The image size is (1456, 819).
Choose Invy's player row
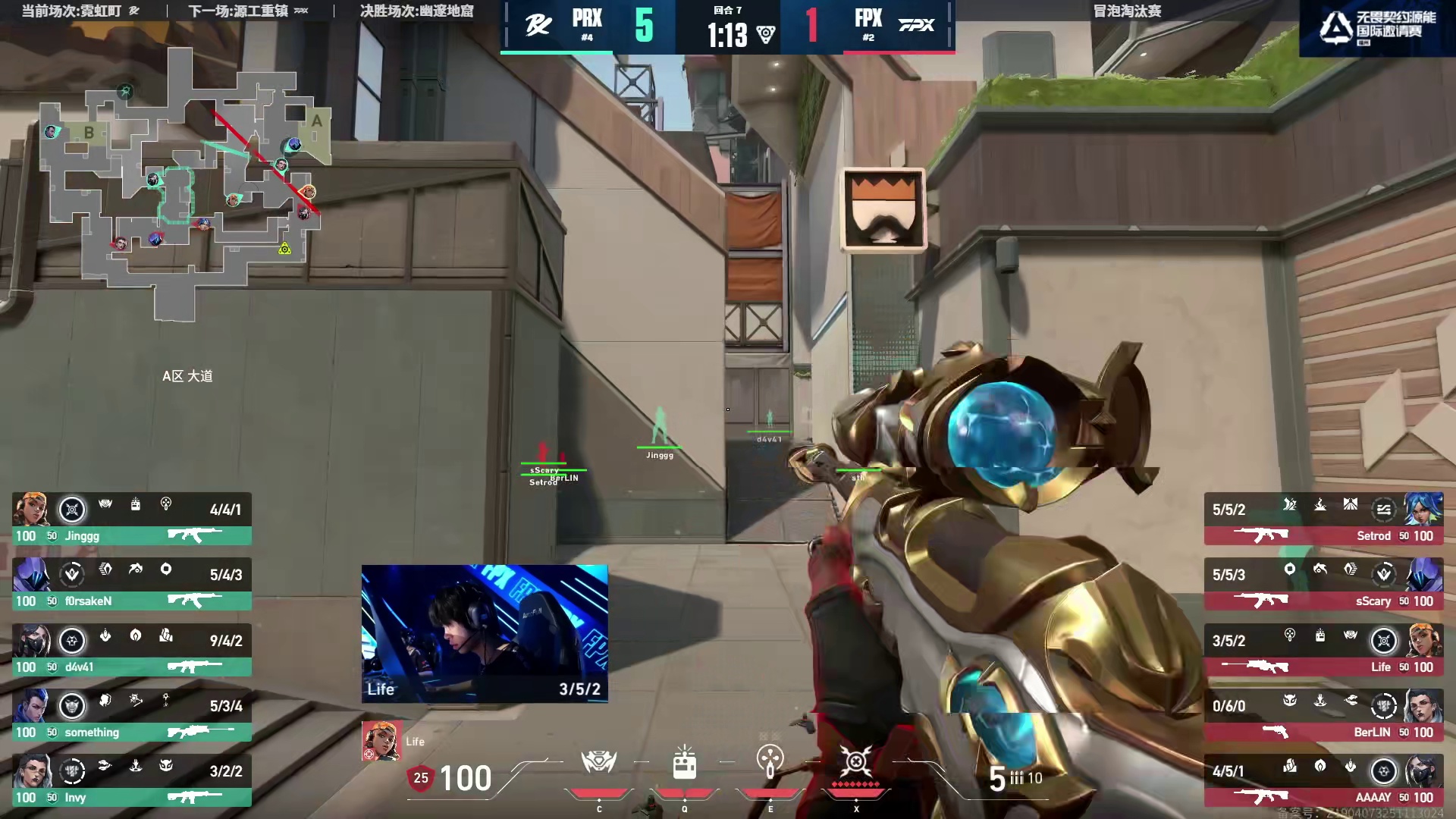[x=131, y=781]
